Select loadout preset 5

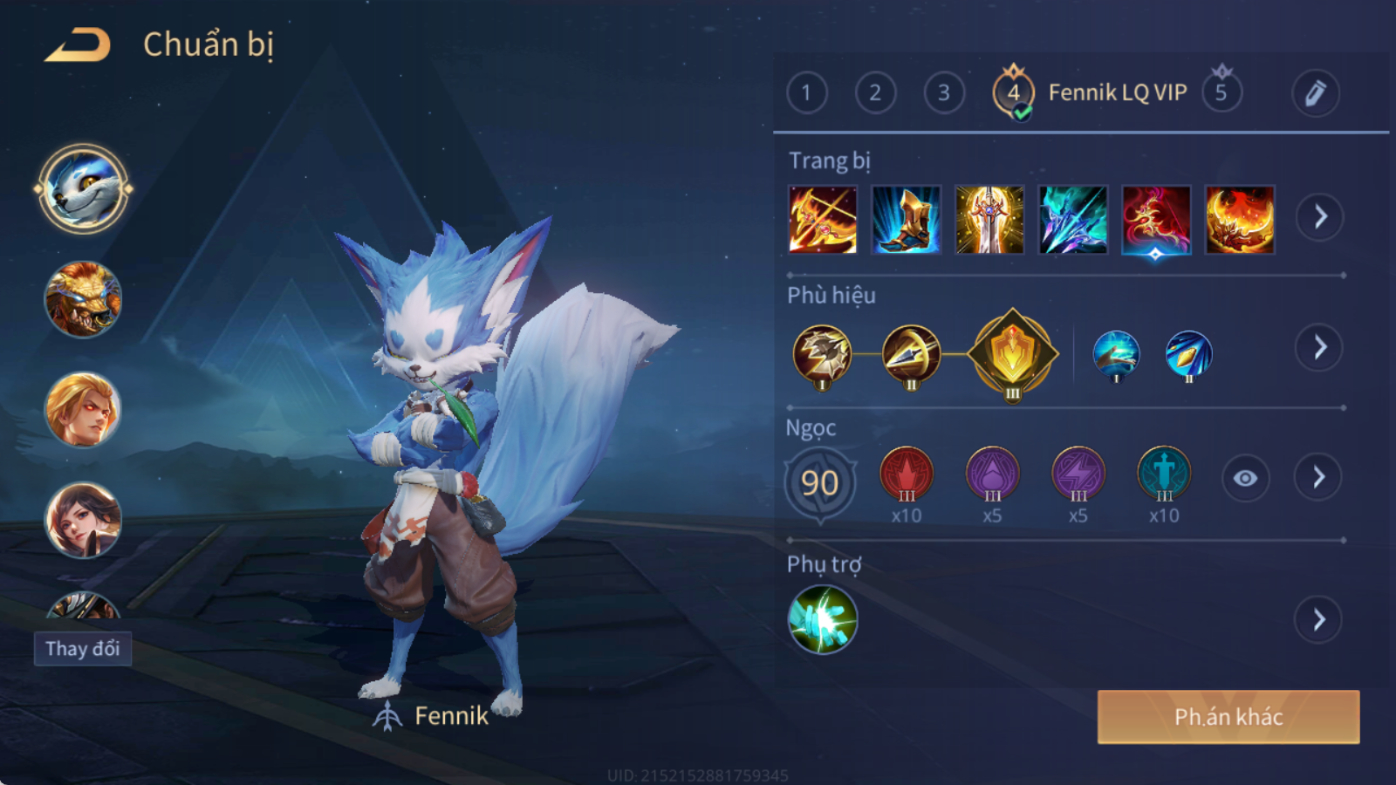coord(1221,93)
